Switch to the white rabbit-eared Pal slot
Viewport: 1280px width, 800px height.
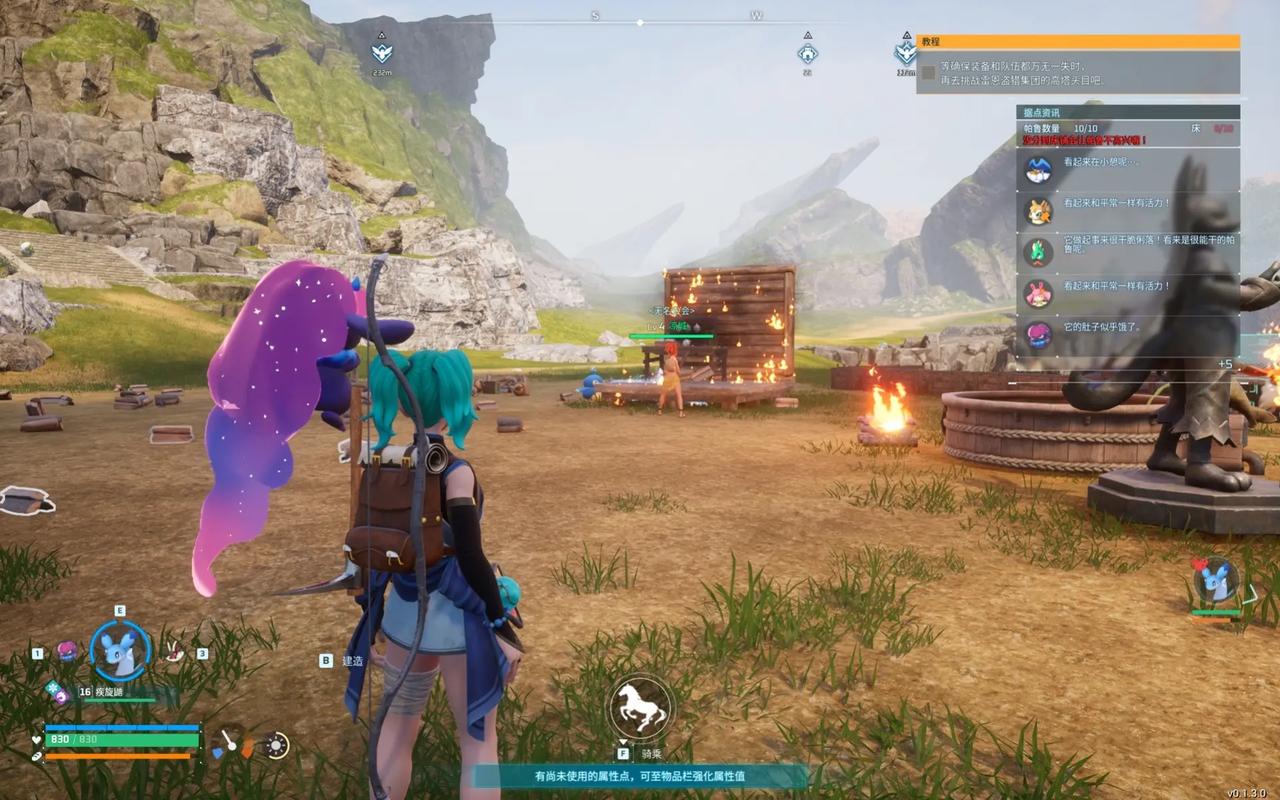(x=175, y=652)
